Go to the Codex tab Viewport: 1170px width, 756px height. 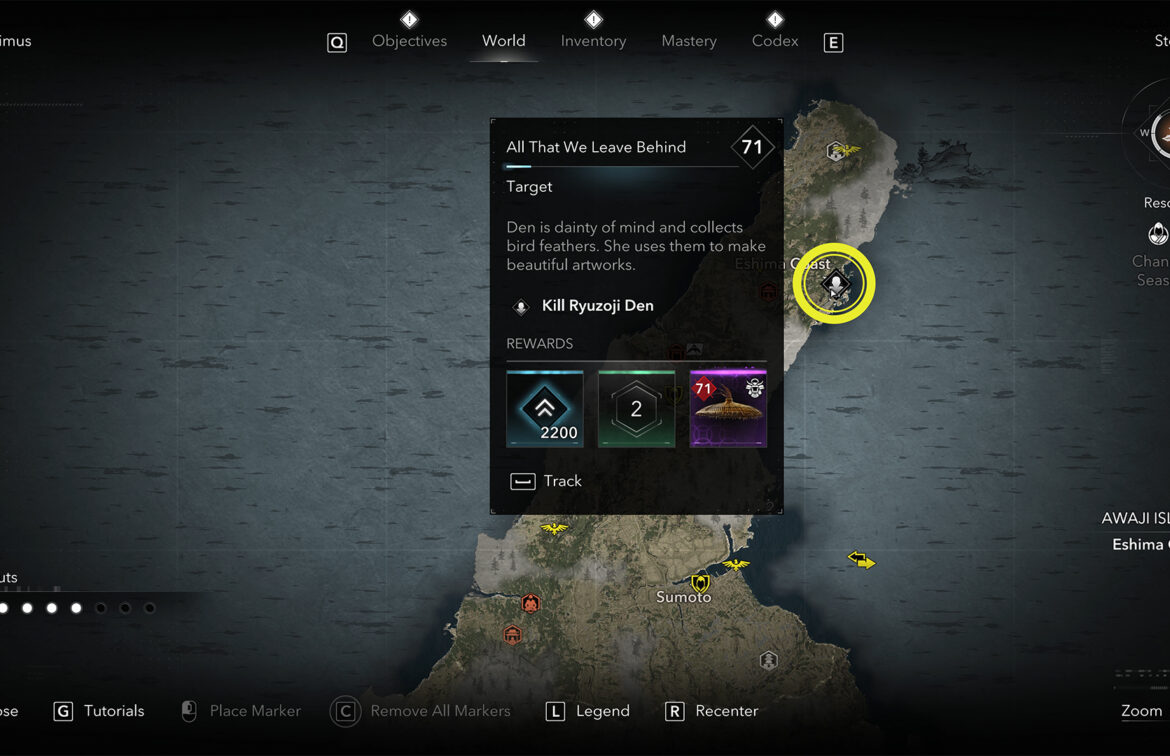775,41
